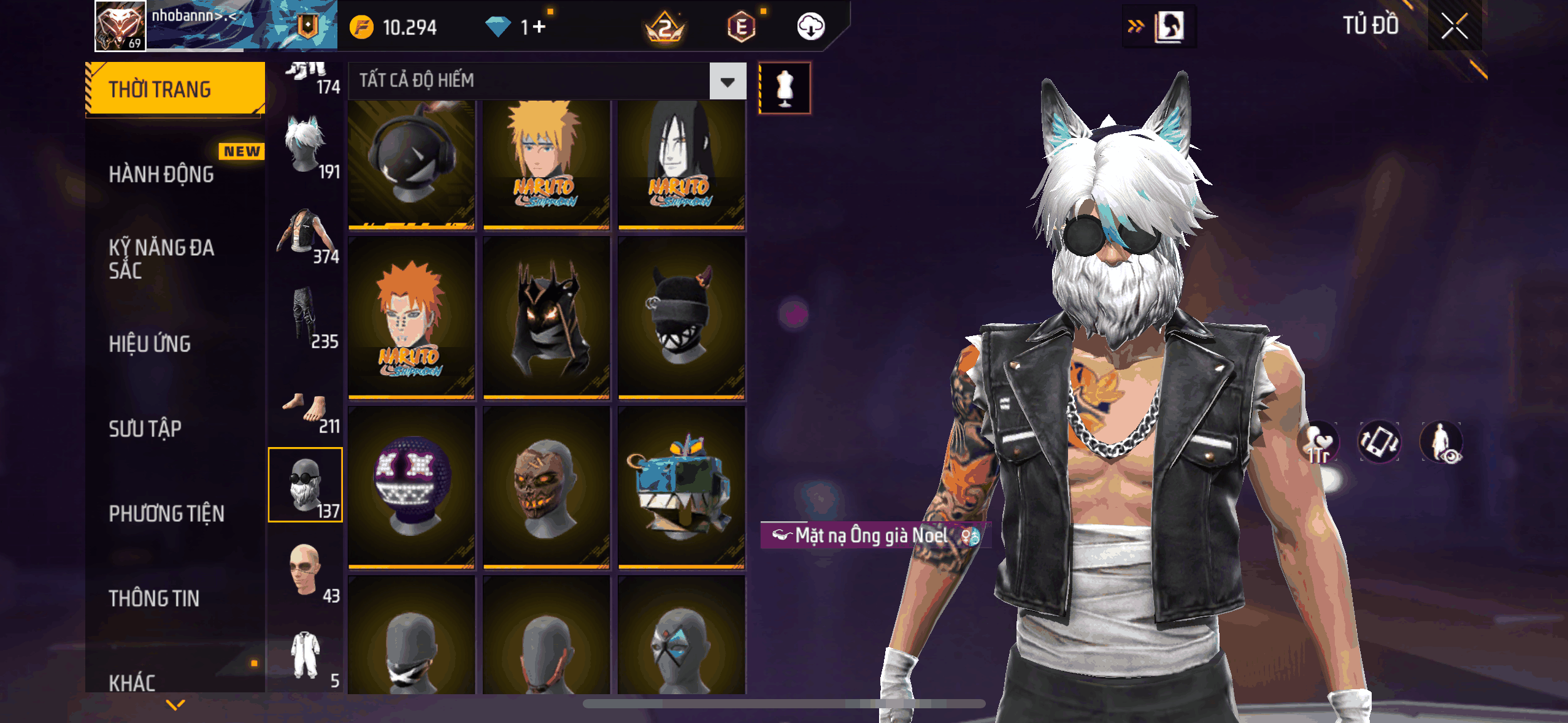Viewport: 1568px width, 723px height.
Task: Select the purple LED X-eyes mask
Action: click(x=411, y=488)
